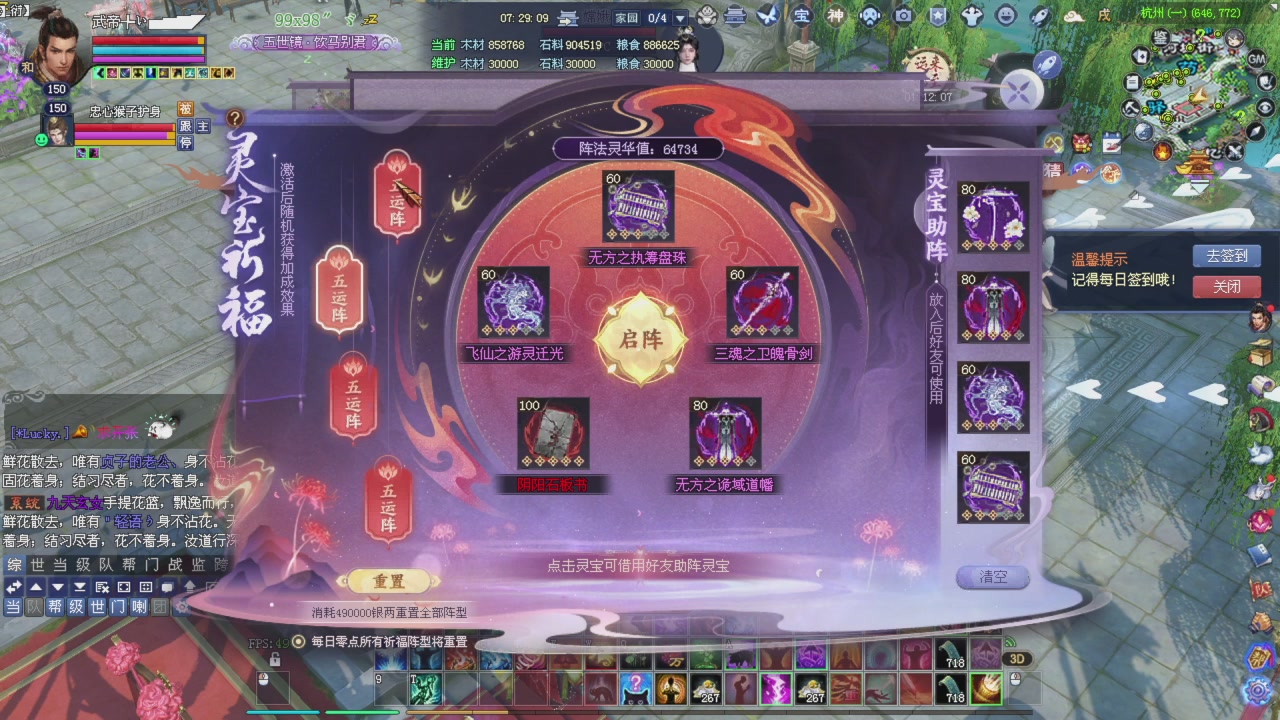This screenshot has height=720, width=1280.
Task: Select the first 80-level thumbnail in 灵宝助阵 panel
Action: (x=993, y=217)
